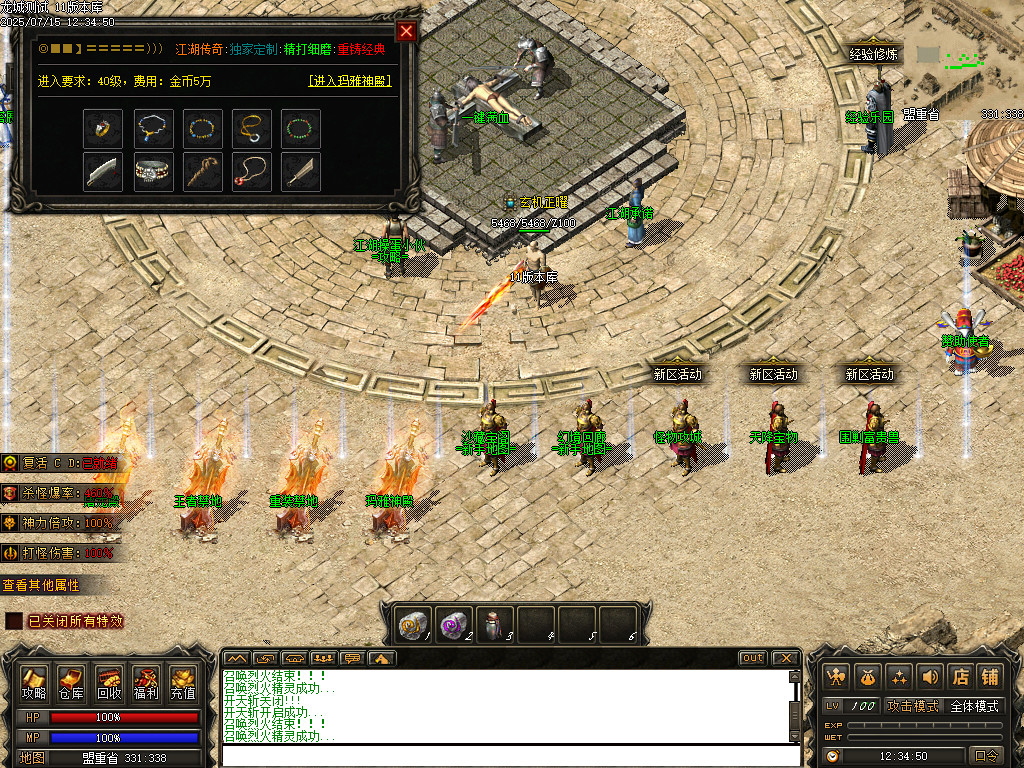Toggle the 攻击模式 attack mode button
The image size is (1024, 768).
click(912, 706)
